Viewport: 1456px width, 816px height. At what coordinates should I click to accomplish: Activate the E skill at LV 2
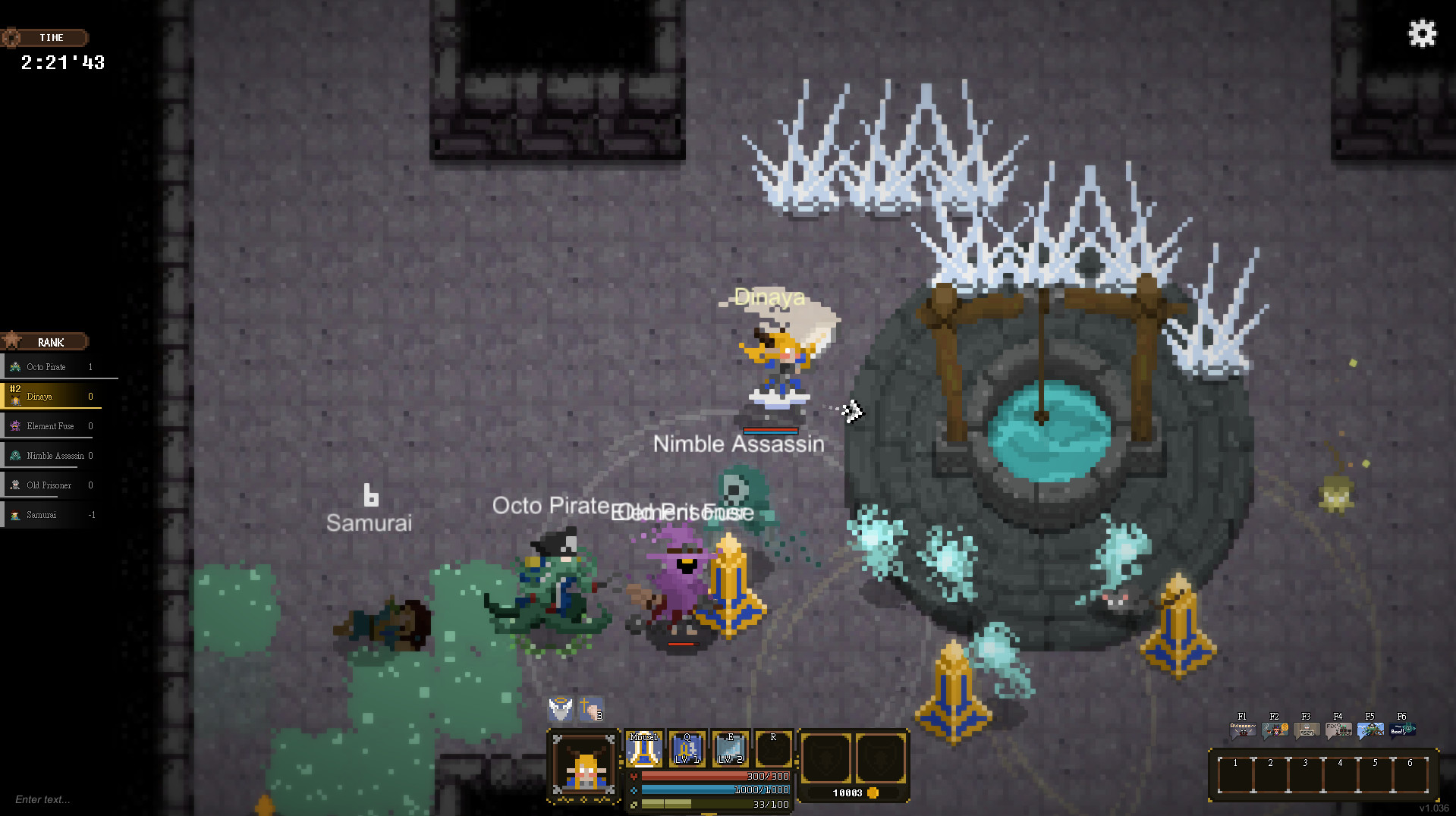731,749
